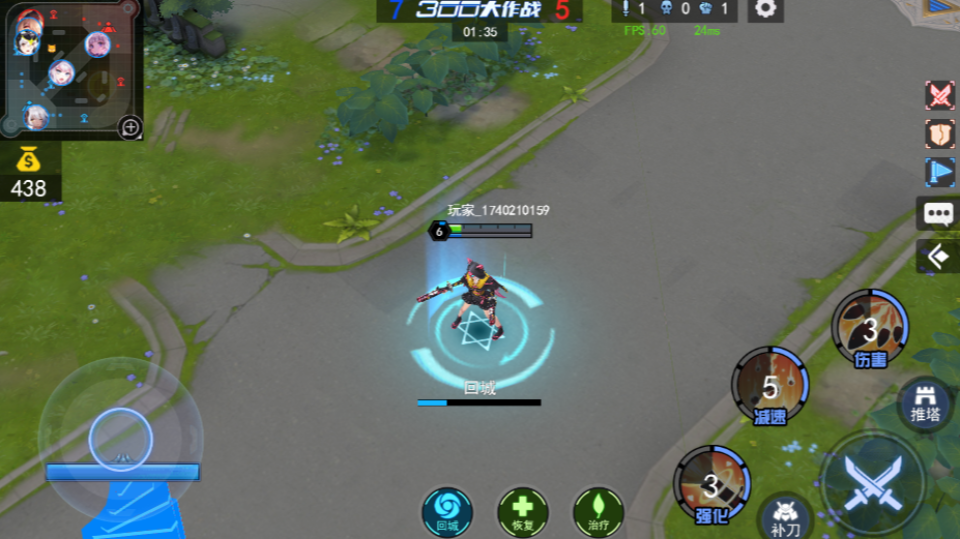Use the 伤害 damage ability
This screenshot has width=960, height=539.
point(870,328)
